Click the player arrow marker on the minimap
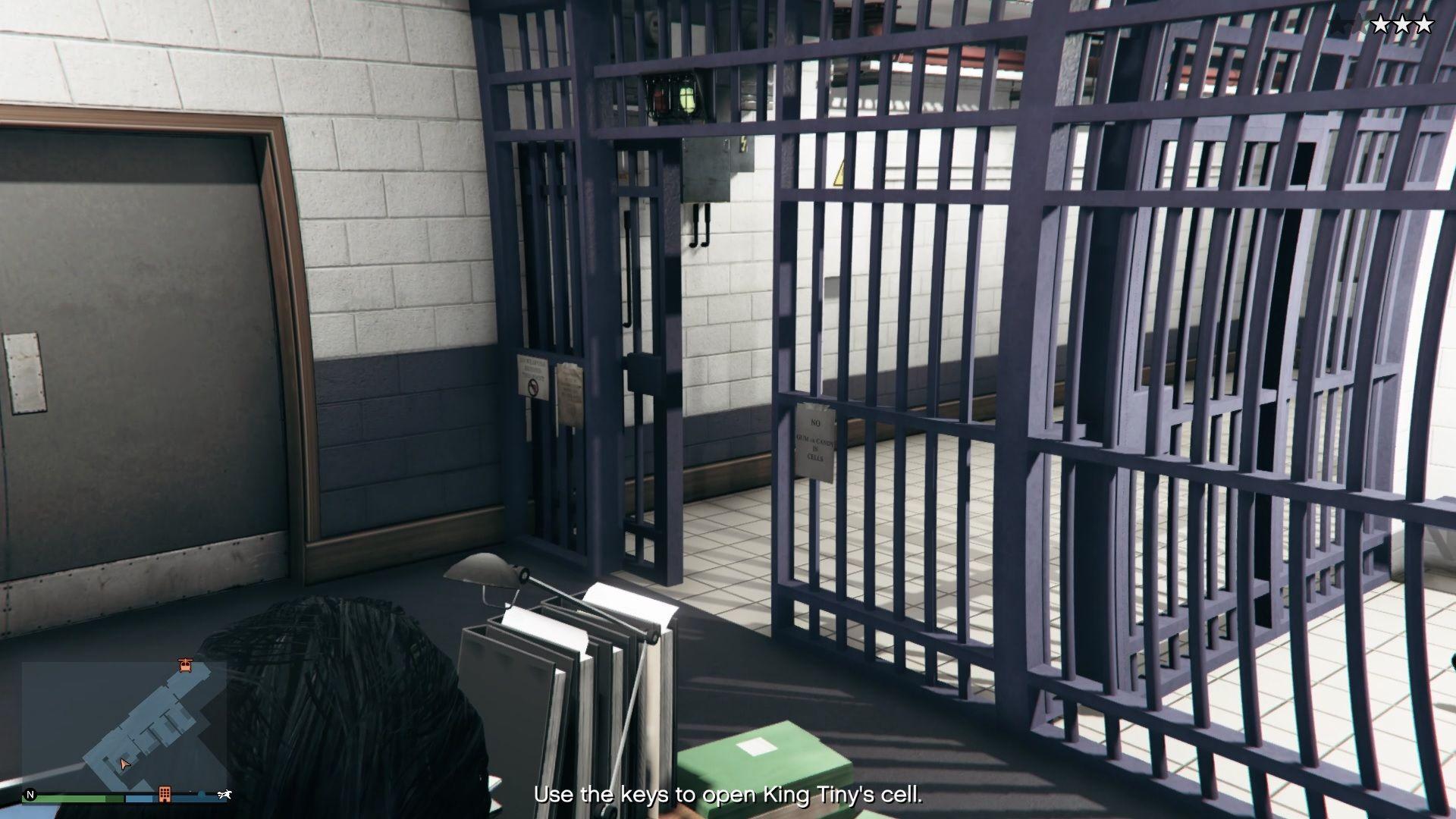The height and width of the screenshot is (819, 1456). (x=124, y=764)
